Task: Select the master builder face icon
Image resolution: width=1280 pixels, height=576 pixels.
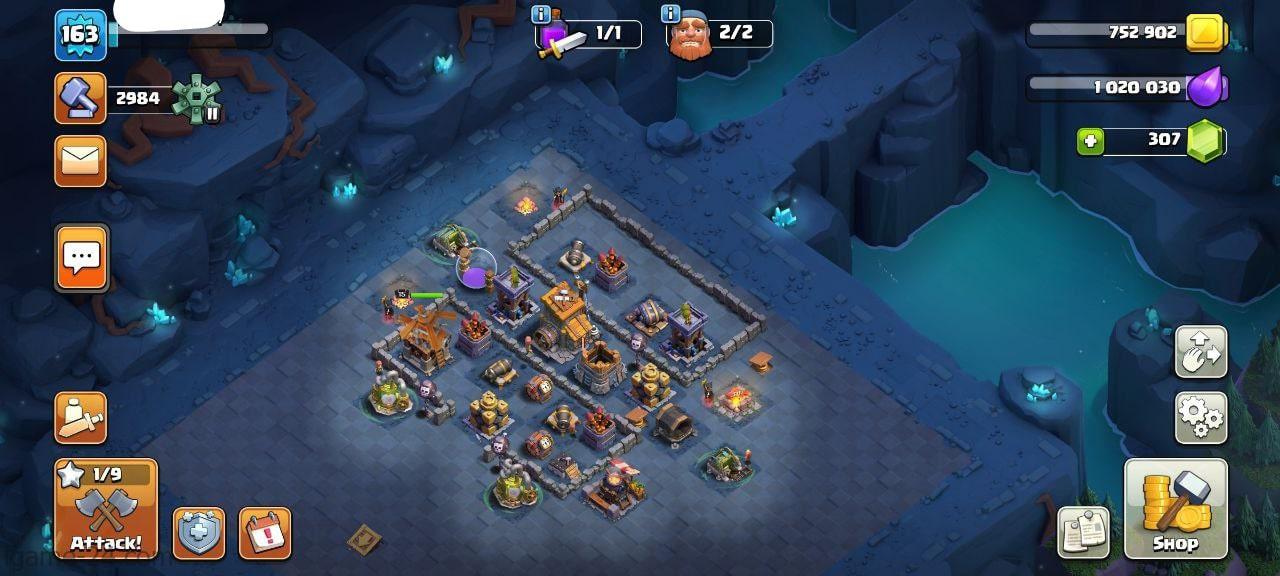Action: 689,40
